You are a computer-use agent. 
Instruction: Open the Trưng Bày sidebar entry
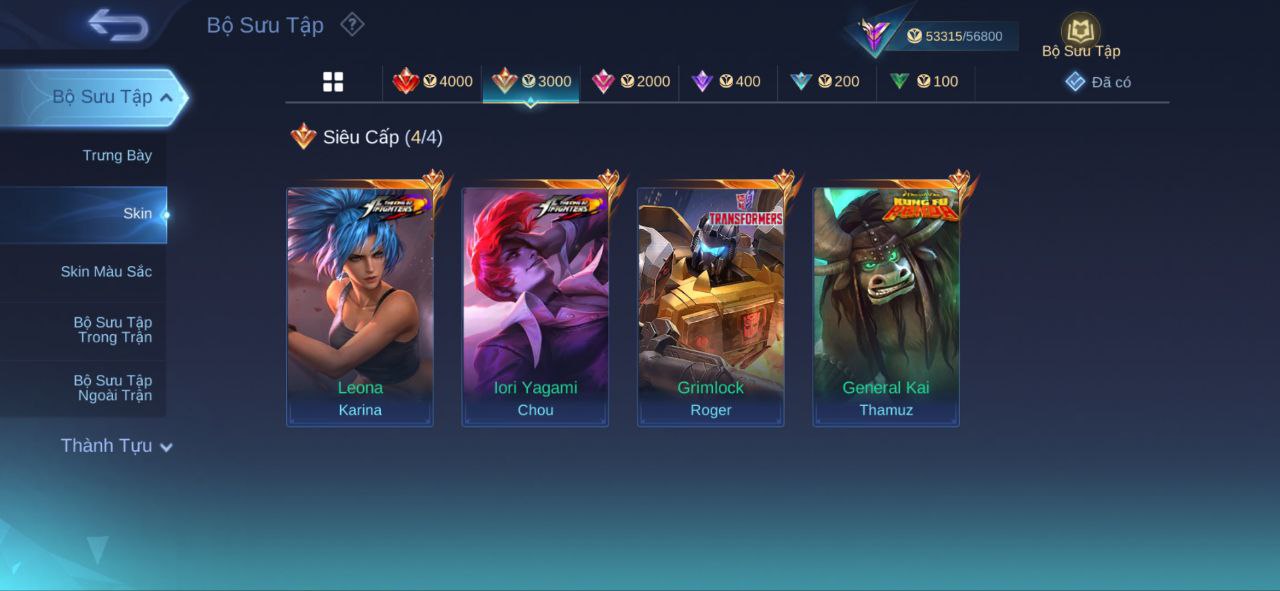(x=117, y=155)
